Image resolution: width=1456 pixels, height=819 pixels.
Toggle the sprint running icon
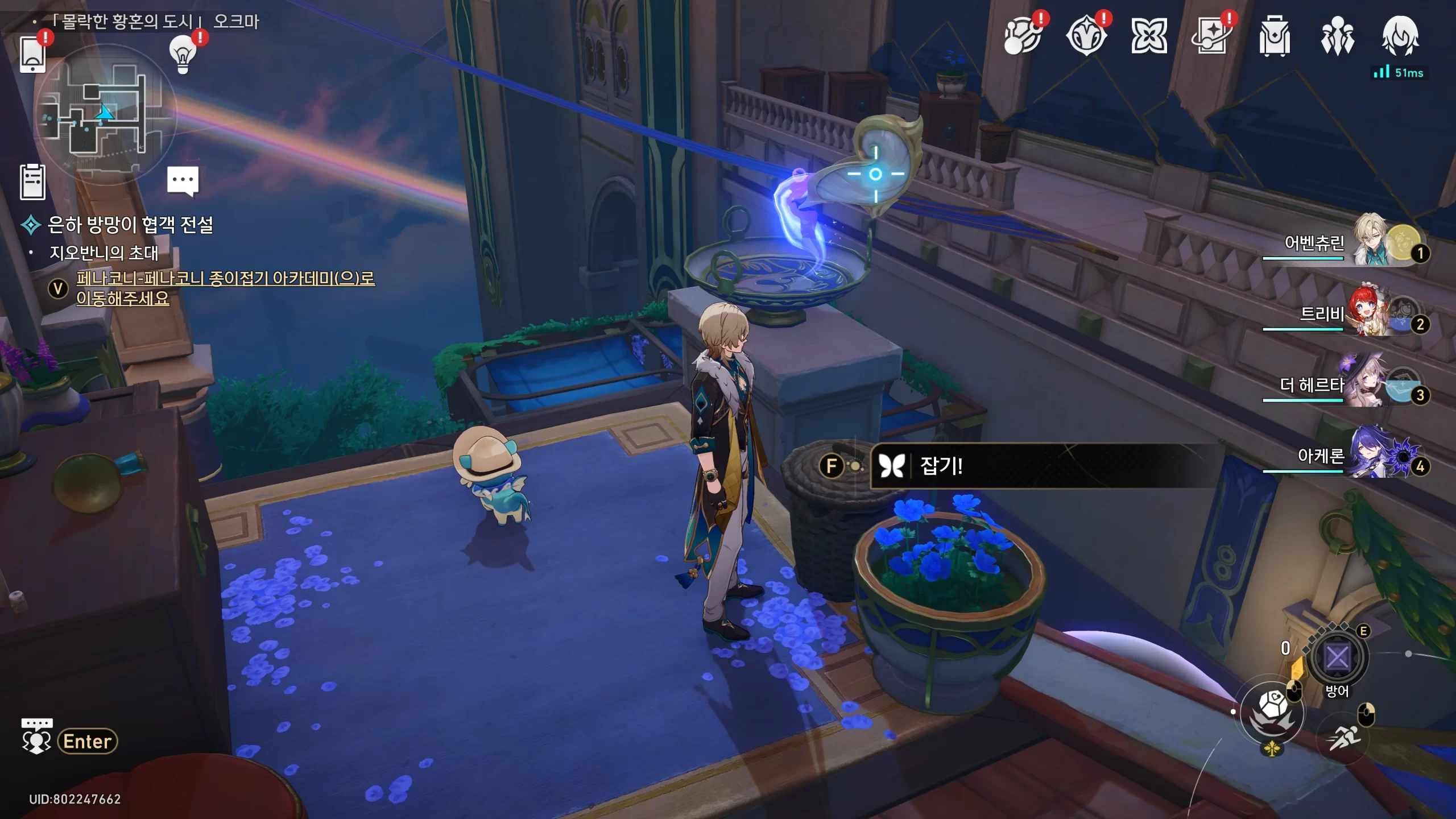point(1343,738)
